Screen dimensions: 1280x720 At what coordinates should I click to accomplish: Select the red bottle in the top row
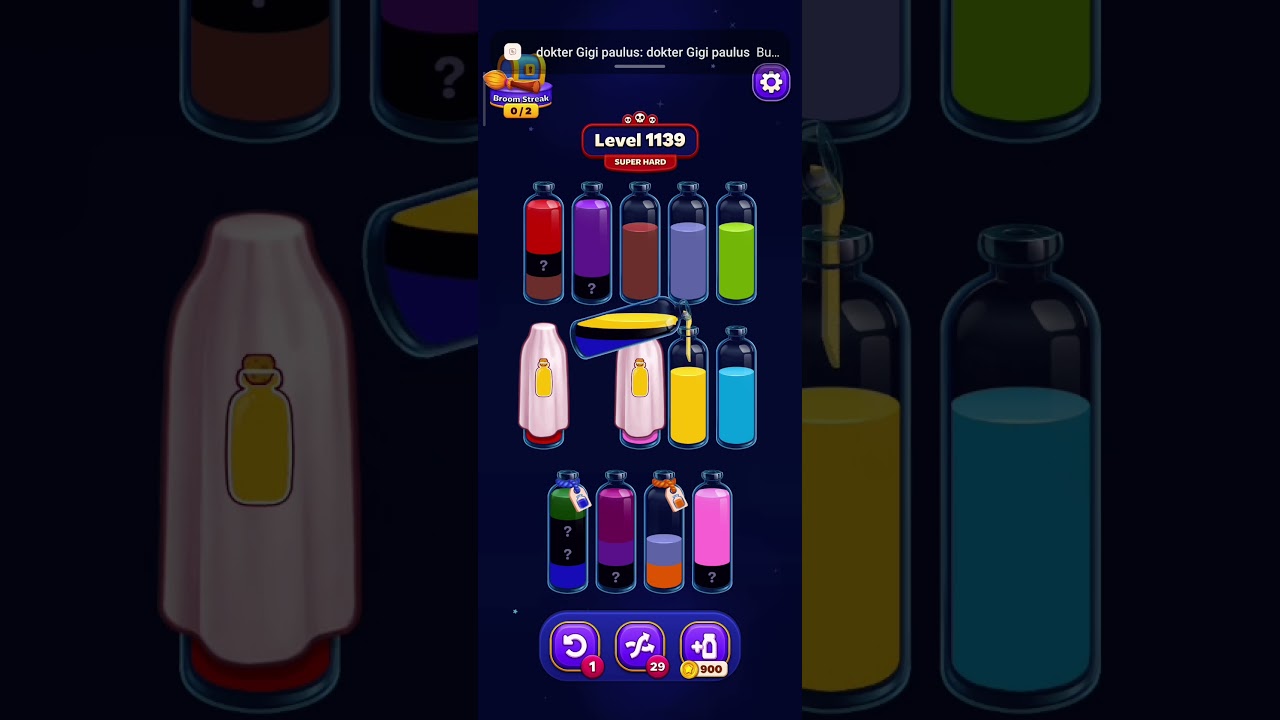[x=544, y=245]
